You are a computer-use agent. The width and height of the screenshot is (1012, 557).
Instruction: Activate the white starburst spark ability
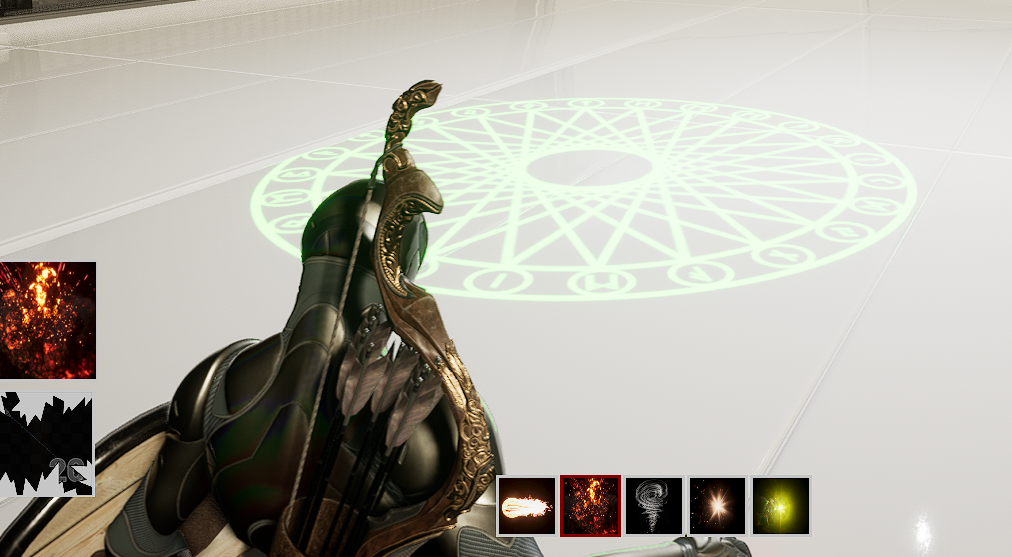pyautogui.click(x=718, y=506)
